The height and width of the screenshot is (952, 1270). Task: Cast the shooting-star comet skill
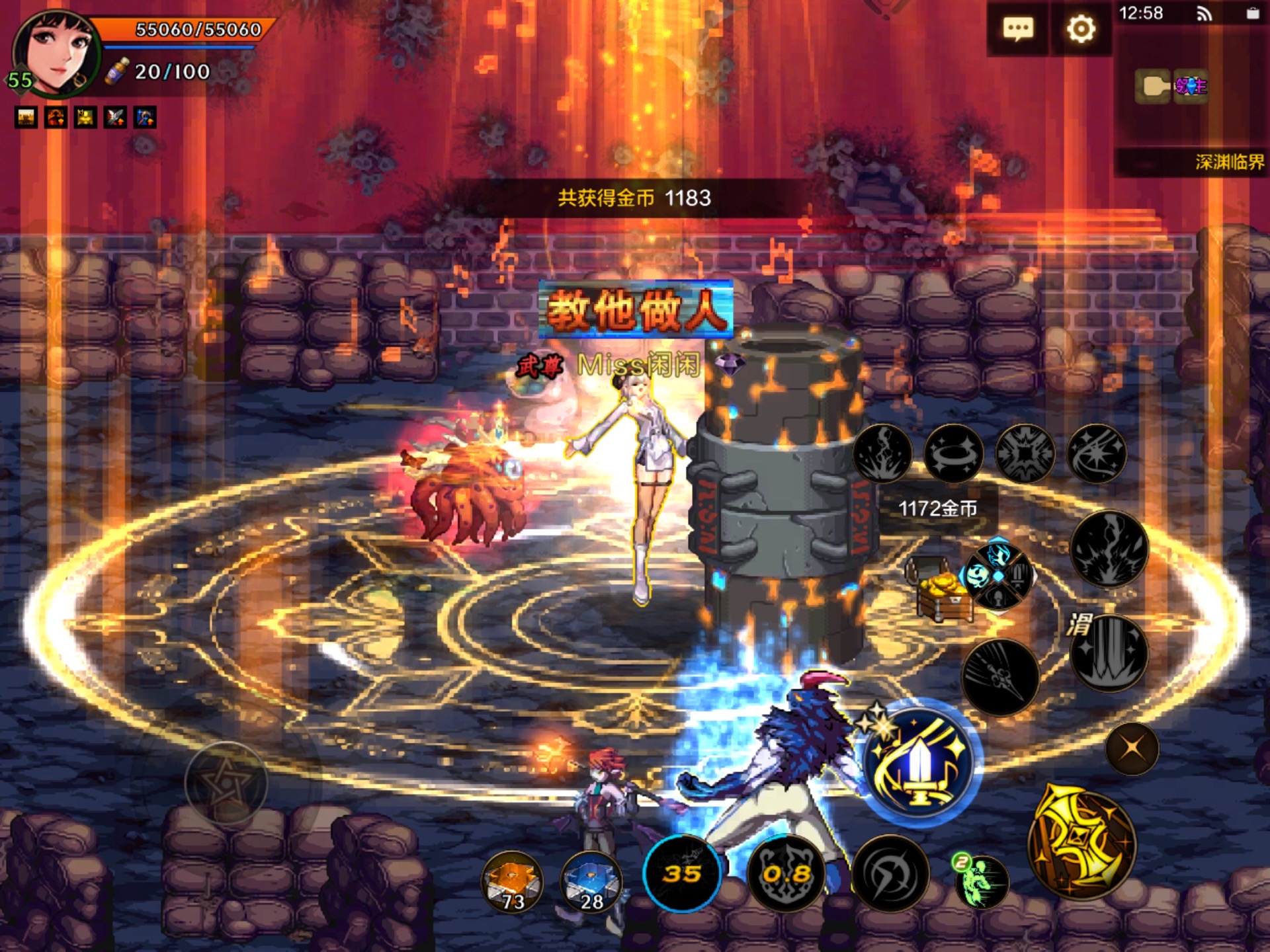pos(1096,454)
